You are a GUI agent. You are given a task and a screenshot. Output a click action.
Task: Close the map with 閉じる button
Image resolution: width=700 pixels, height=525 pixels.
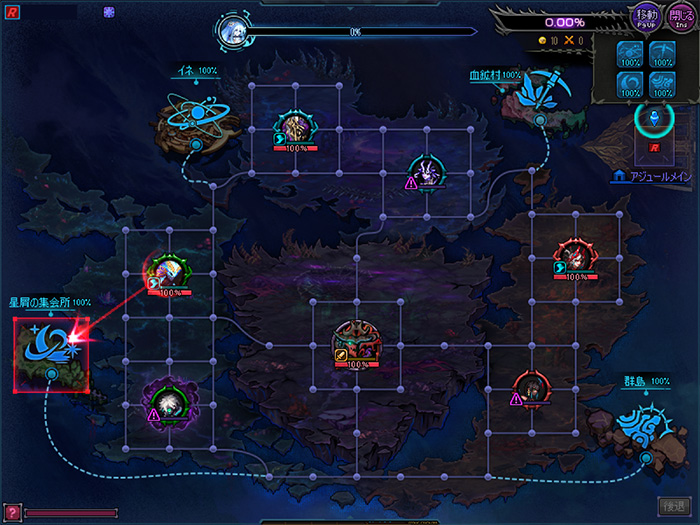(x=680, y=17)
